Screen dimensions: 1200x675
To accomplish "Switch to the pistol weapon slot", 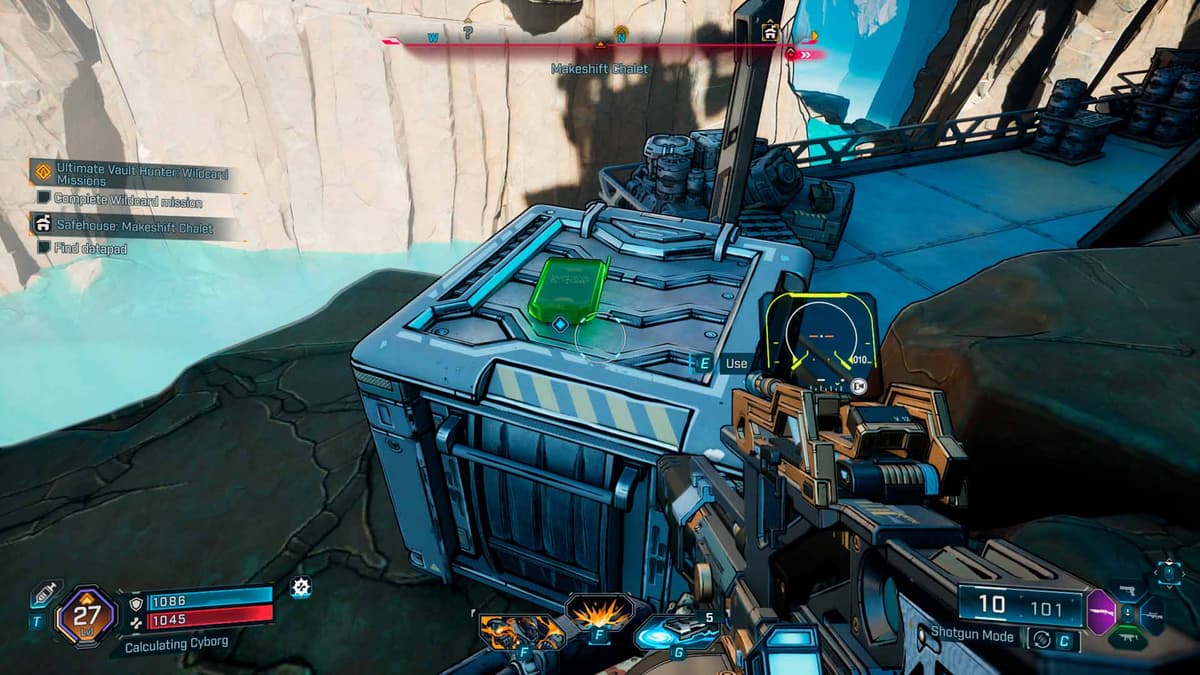I will click(x=1128, y=590).
